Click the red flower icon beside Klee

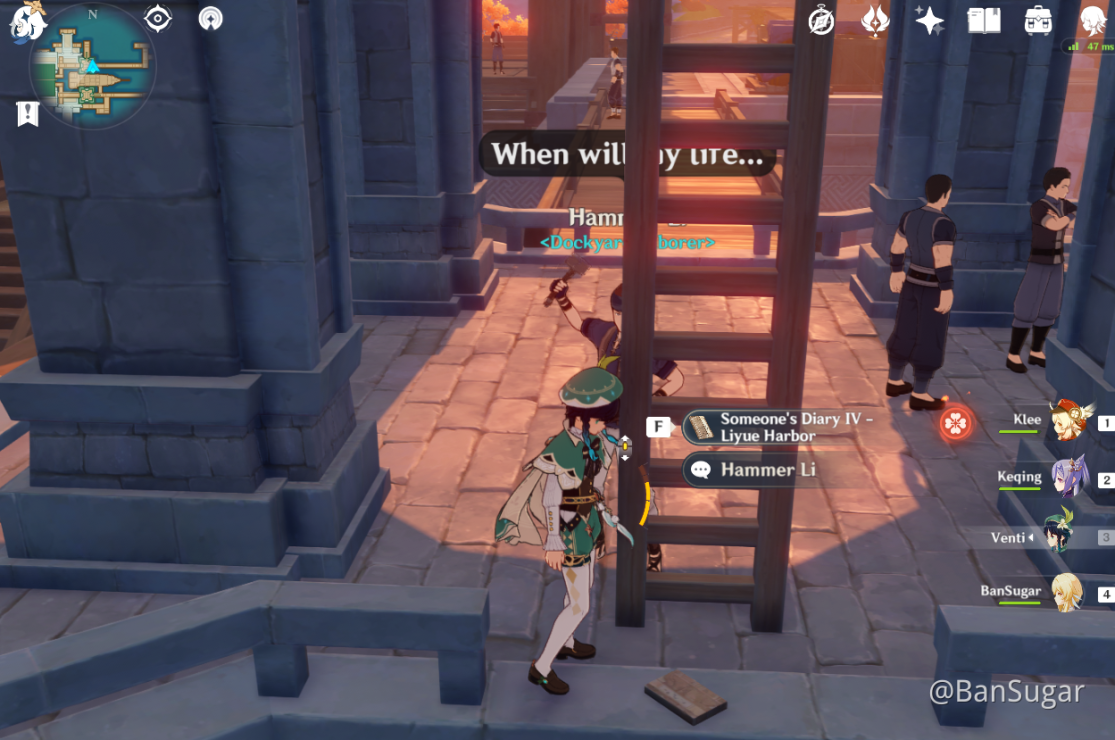pos(956,424)
